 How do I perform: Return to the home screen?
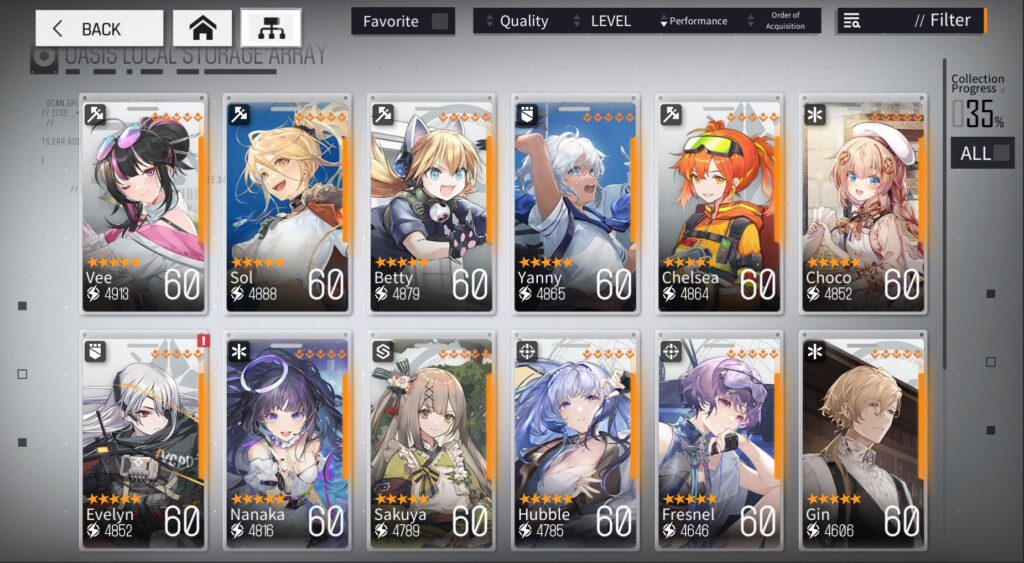coord(202,28)
